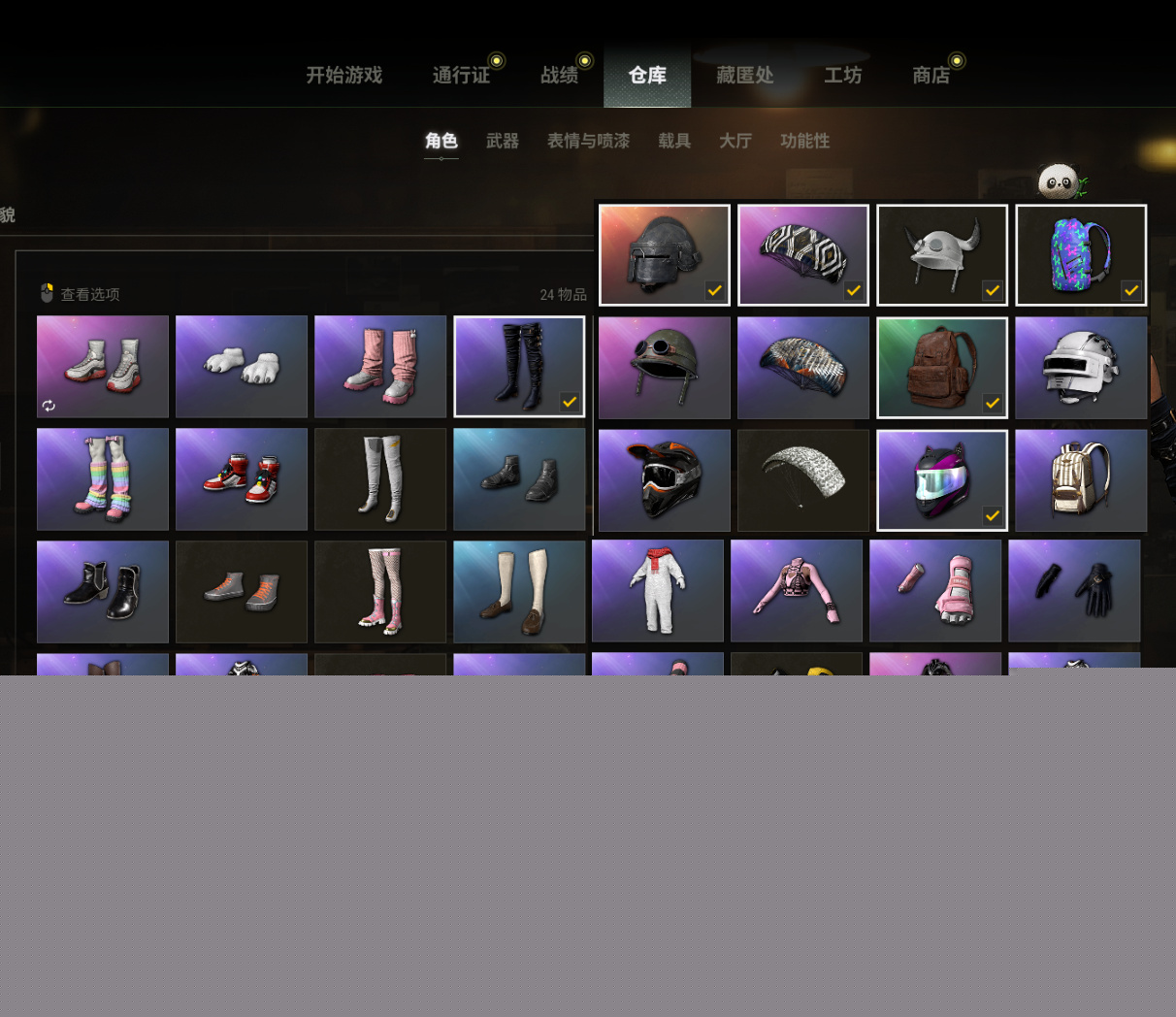This screenshot has height=1017, width=1176.
Task: Choose the rainbow leg warmers item
Action: [103, 479]
